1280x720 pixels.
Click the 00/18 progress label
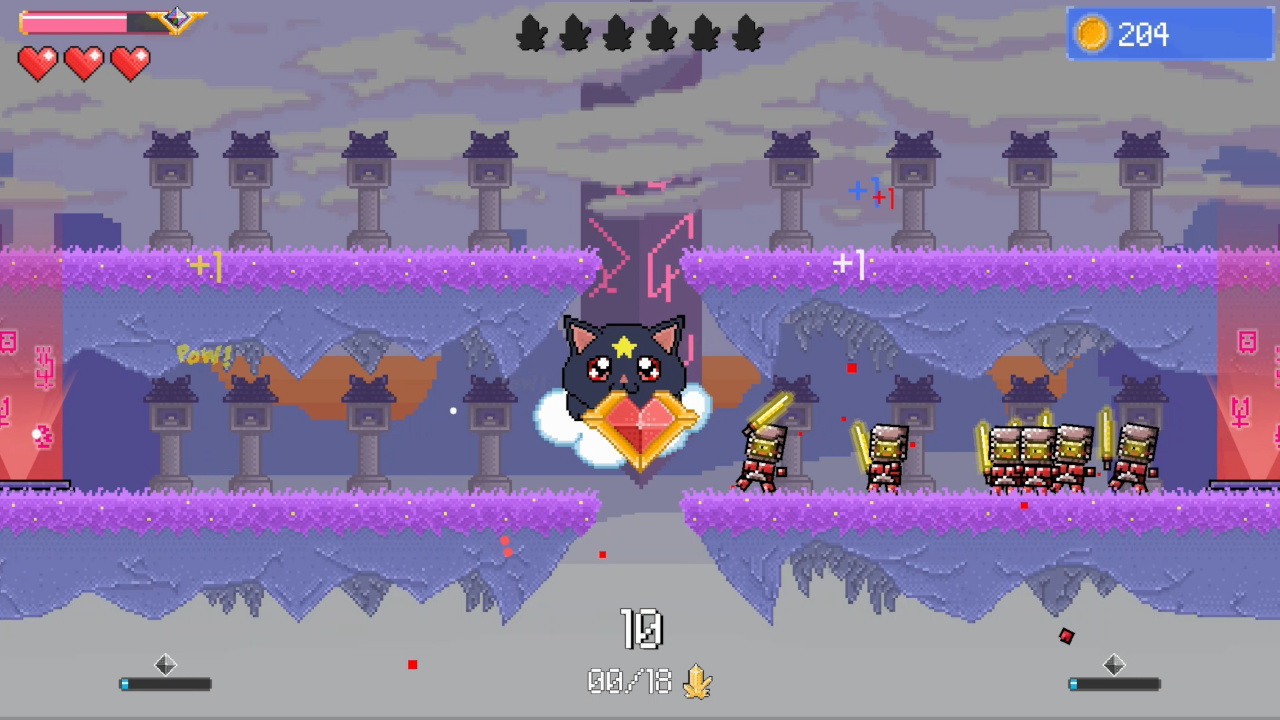click(x=630, y=681)
